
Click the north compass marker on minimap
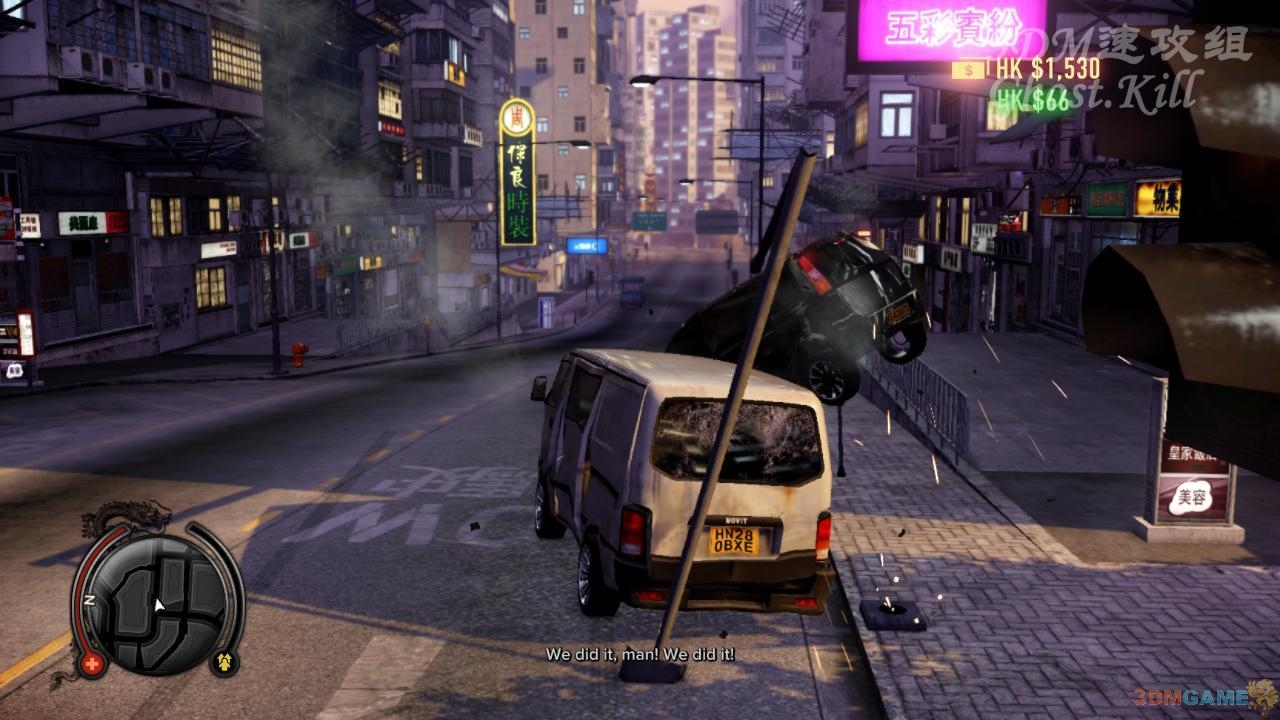point(89,600)
